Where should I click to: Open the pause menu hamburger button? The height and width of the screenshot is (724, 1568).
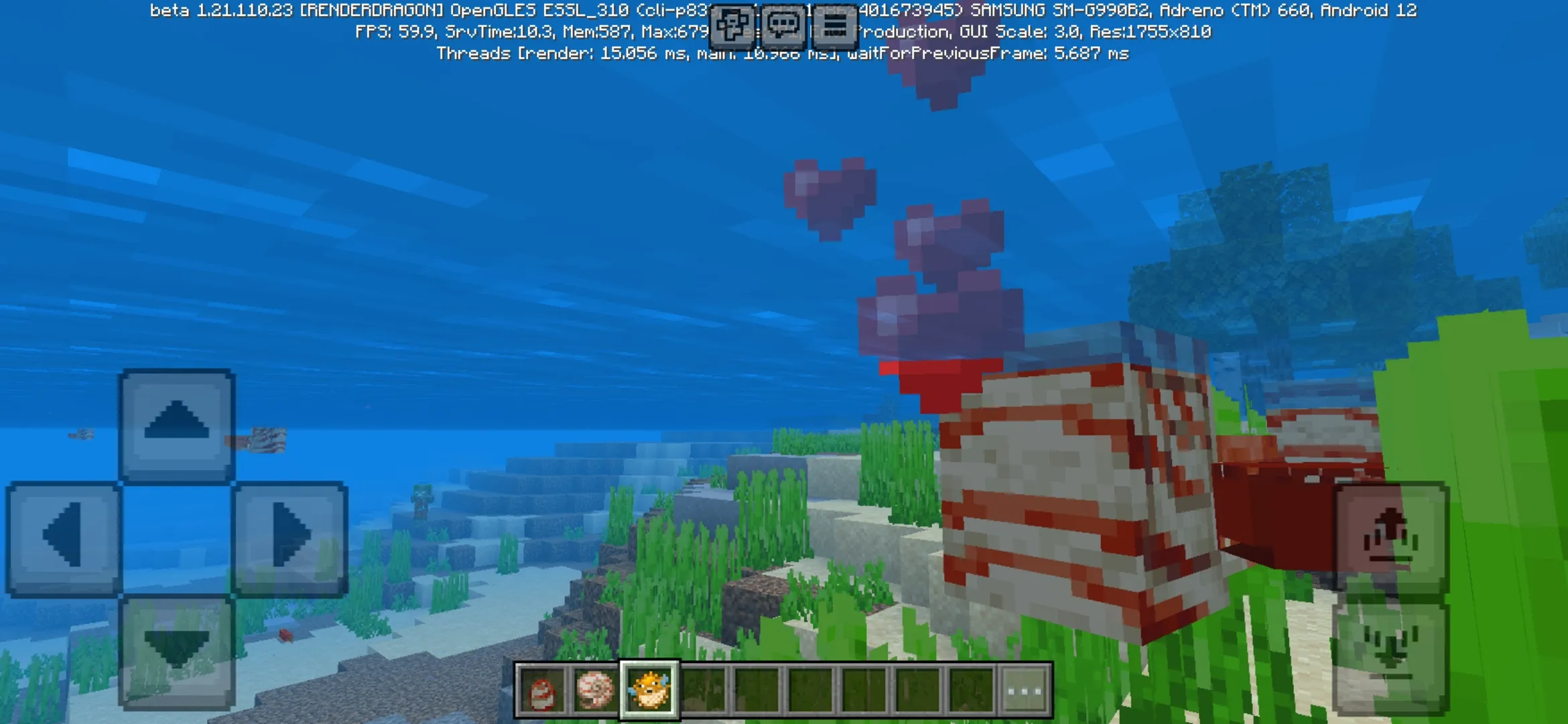(x=834, y=25)
